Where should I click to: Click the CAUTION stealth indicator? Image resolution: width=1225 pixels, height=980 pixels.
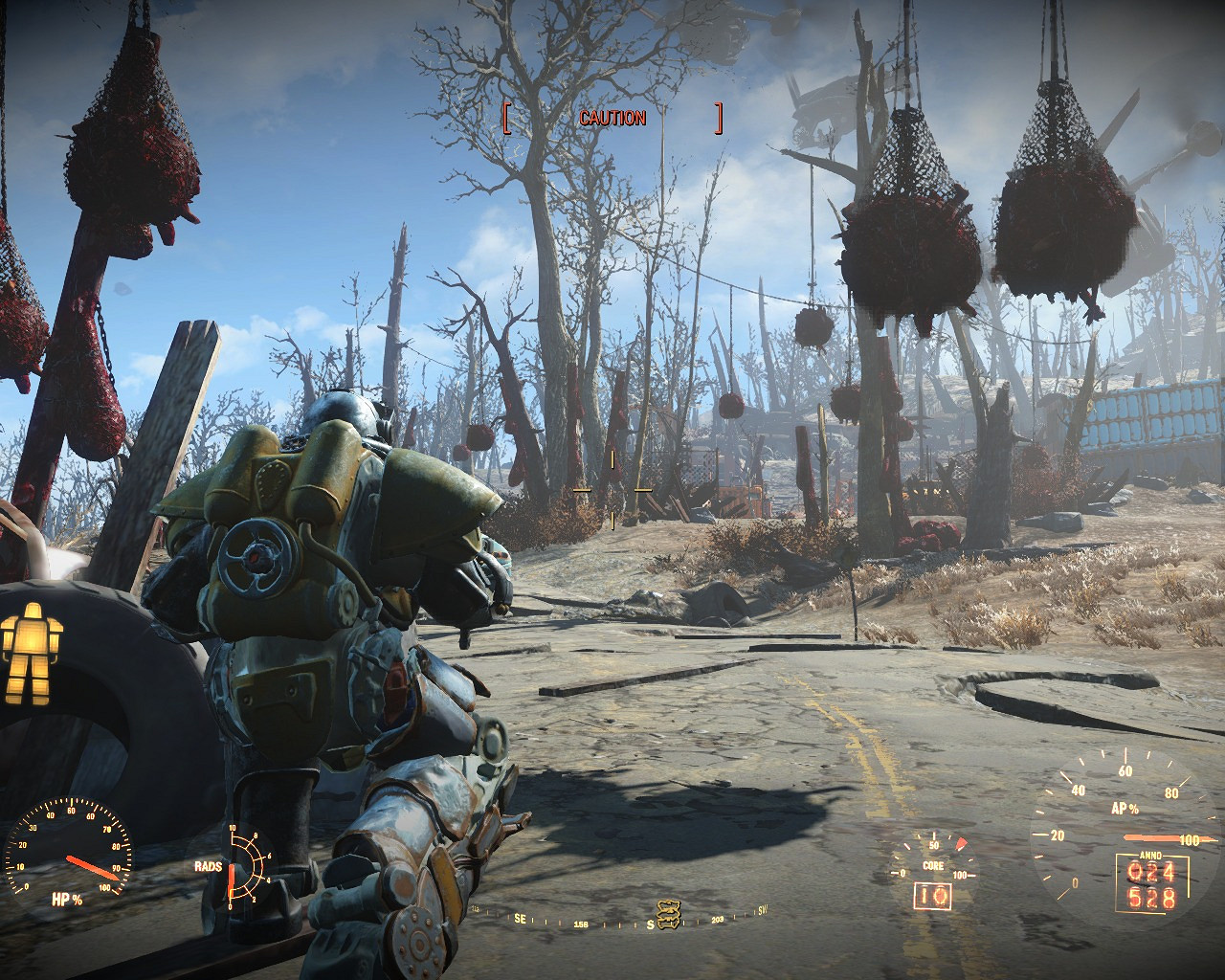[612, 118]
